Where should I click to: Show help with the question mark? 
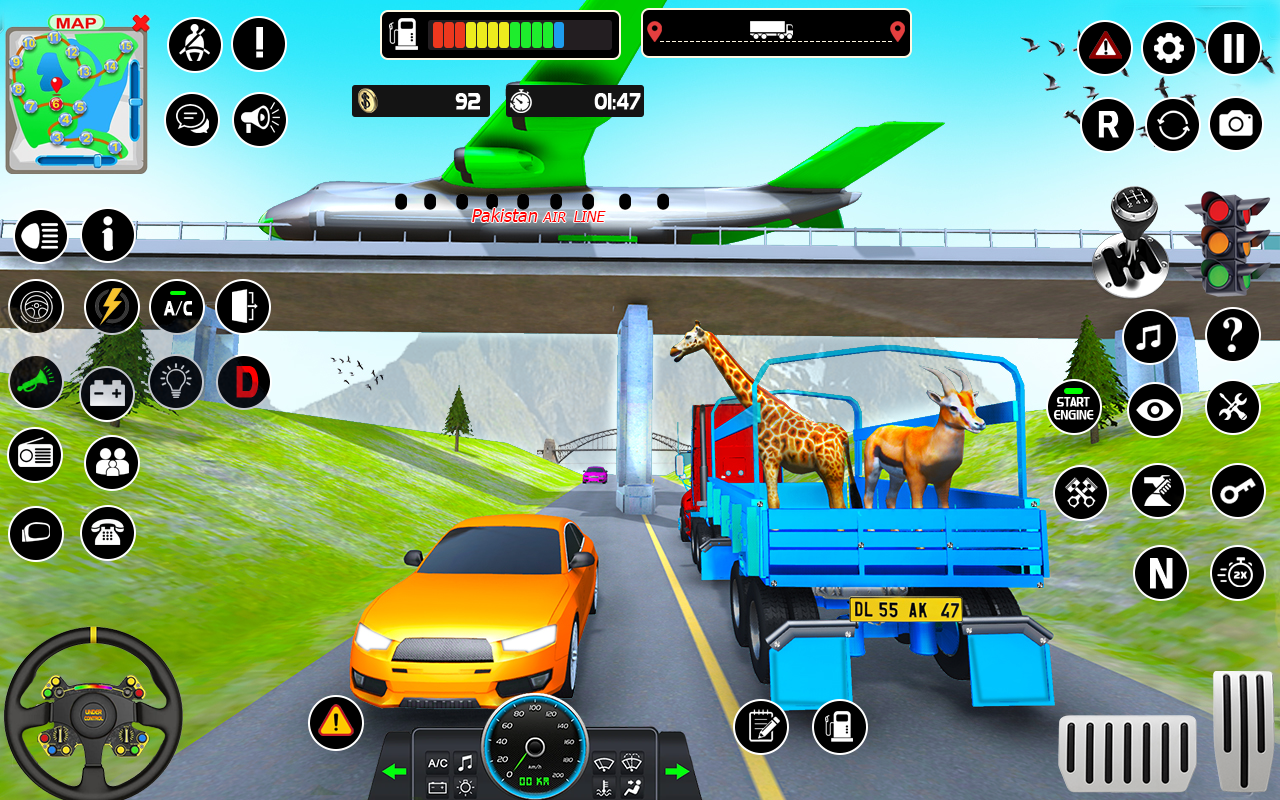[1232, 334]
